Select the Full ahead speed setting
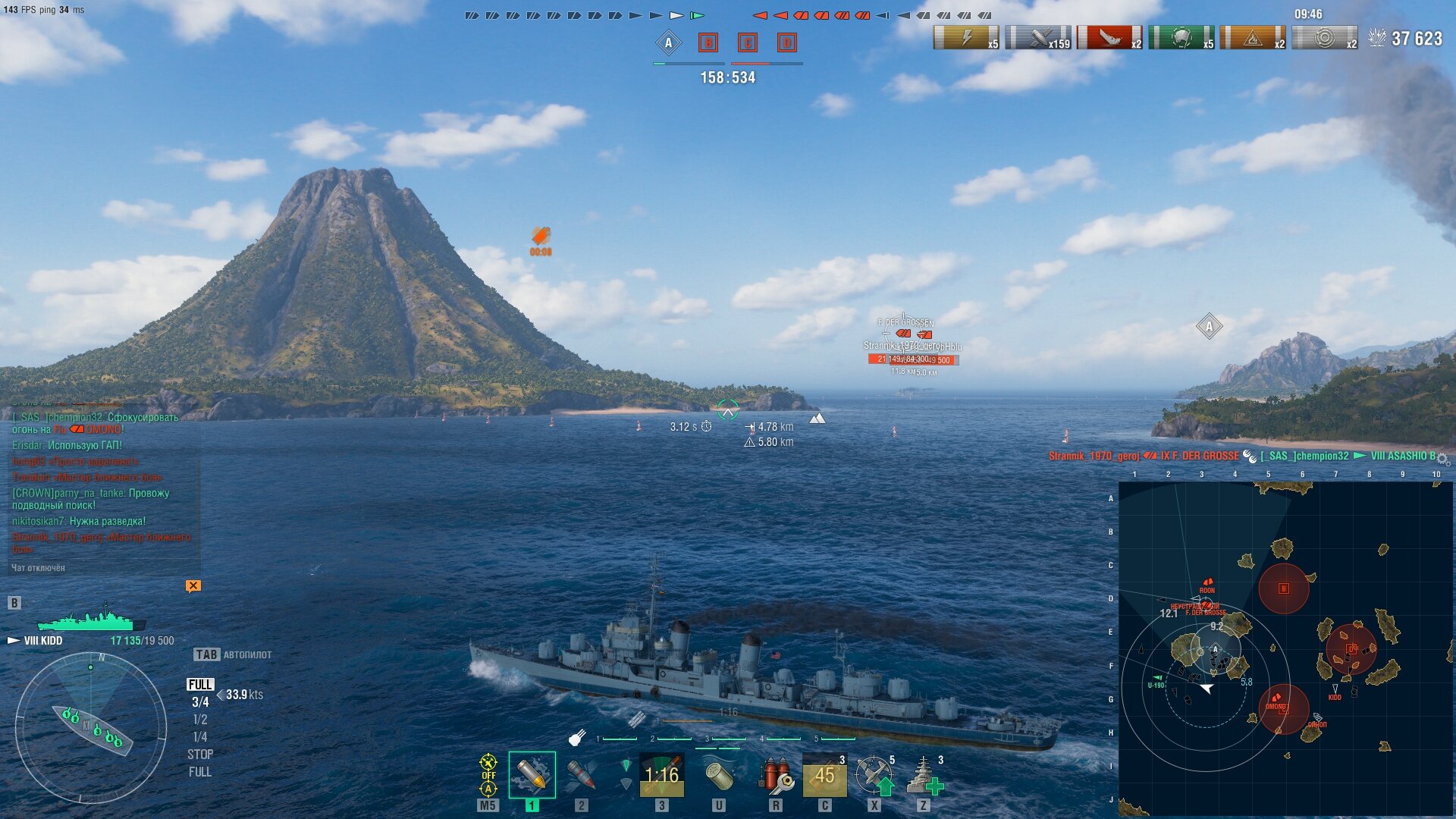Screen dimensions: 1456x819 [200, 685]
